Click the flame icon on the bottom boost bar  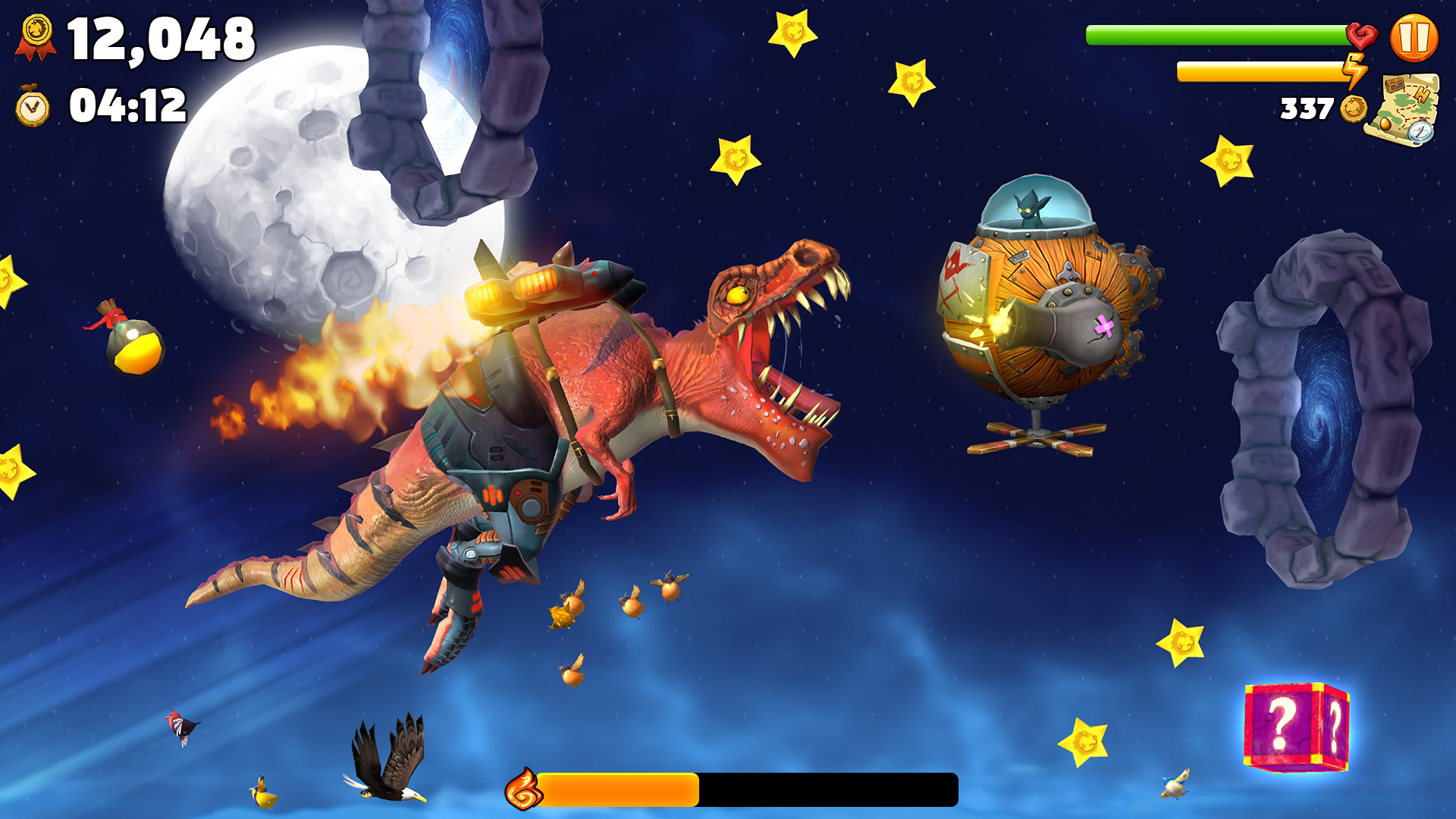(524, 787)
